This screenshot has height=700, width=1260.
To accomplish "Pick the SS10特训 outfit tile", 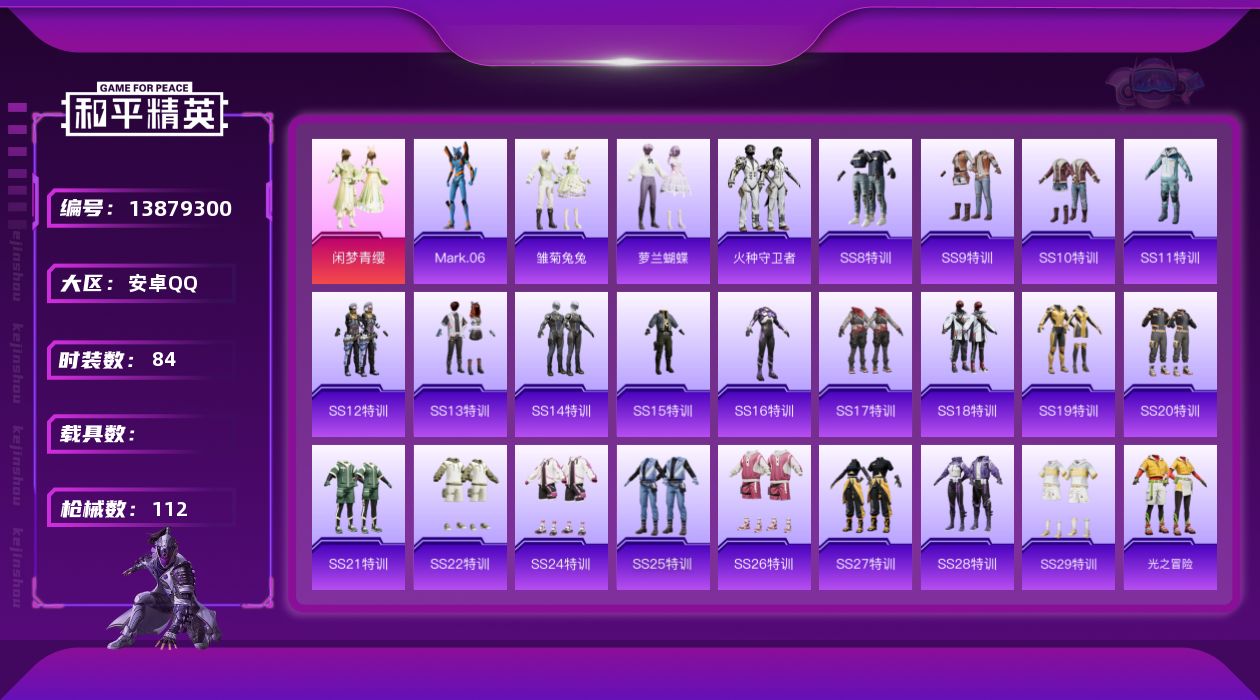I will point(1068,211).
